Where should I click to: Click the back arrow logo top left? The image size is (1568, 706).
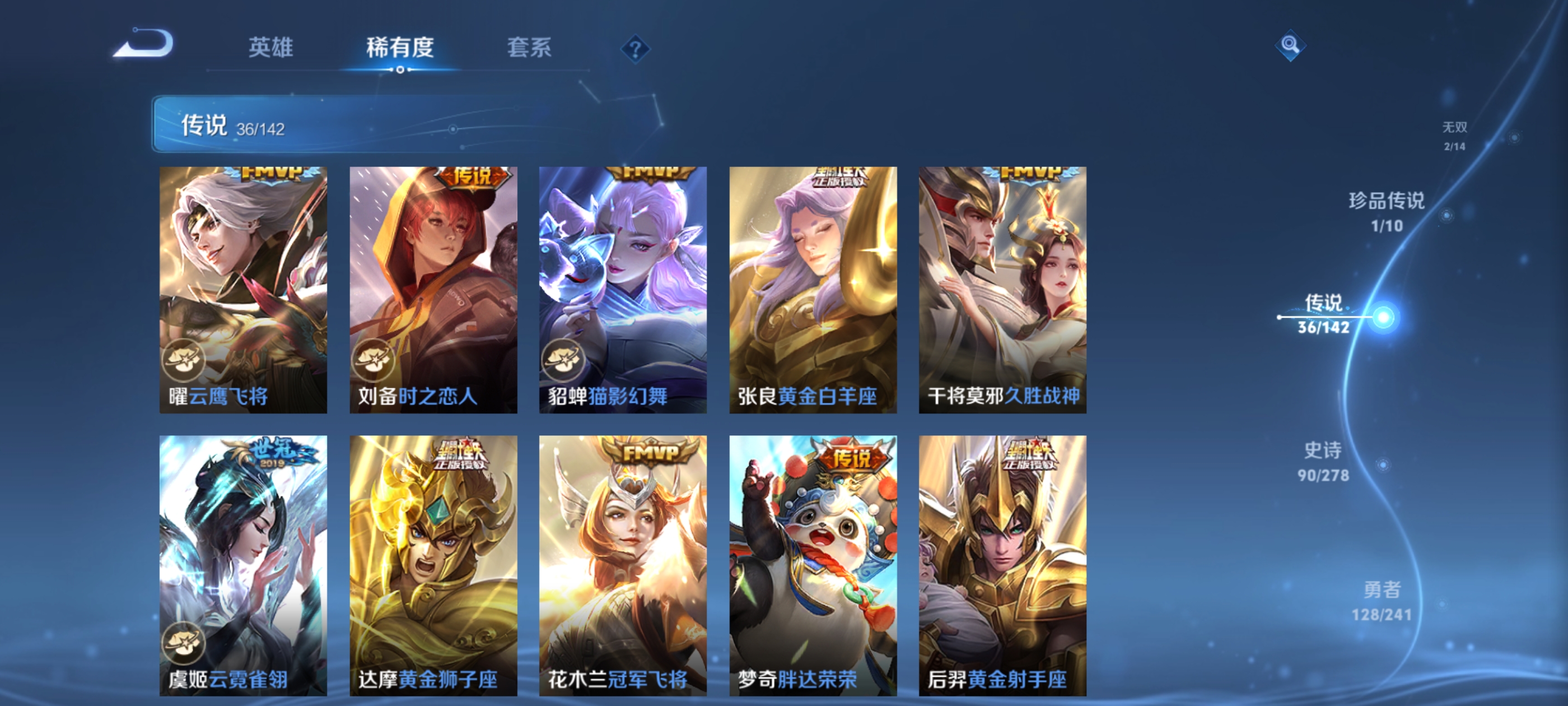pyautogui.click(x=143, y=41)
